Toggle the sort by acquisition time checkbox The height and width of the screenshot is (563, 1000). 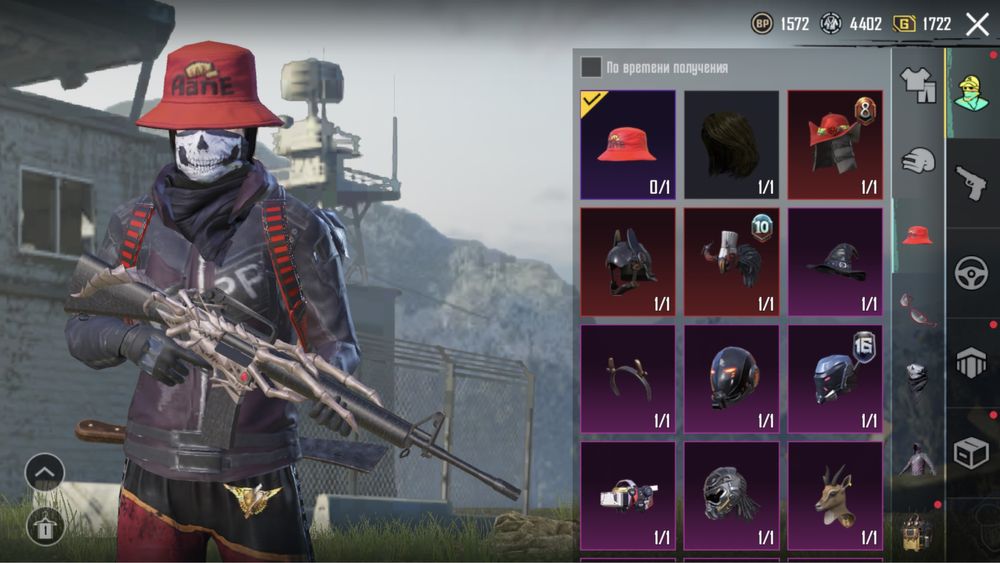pyautogui.click(x=591, y=67)
